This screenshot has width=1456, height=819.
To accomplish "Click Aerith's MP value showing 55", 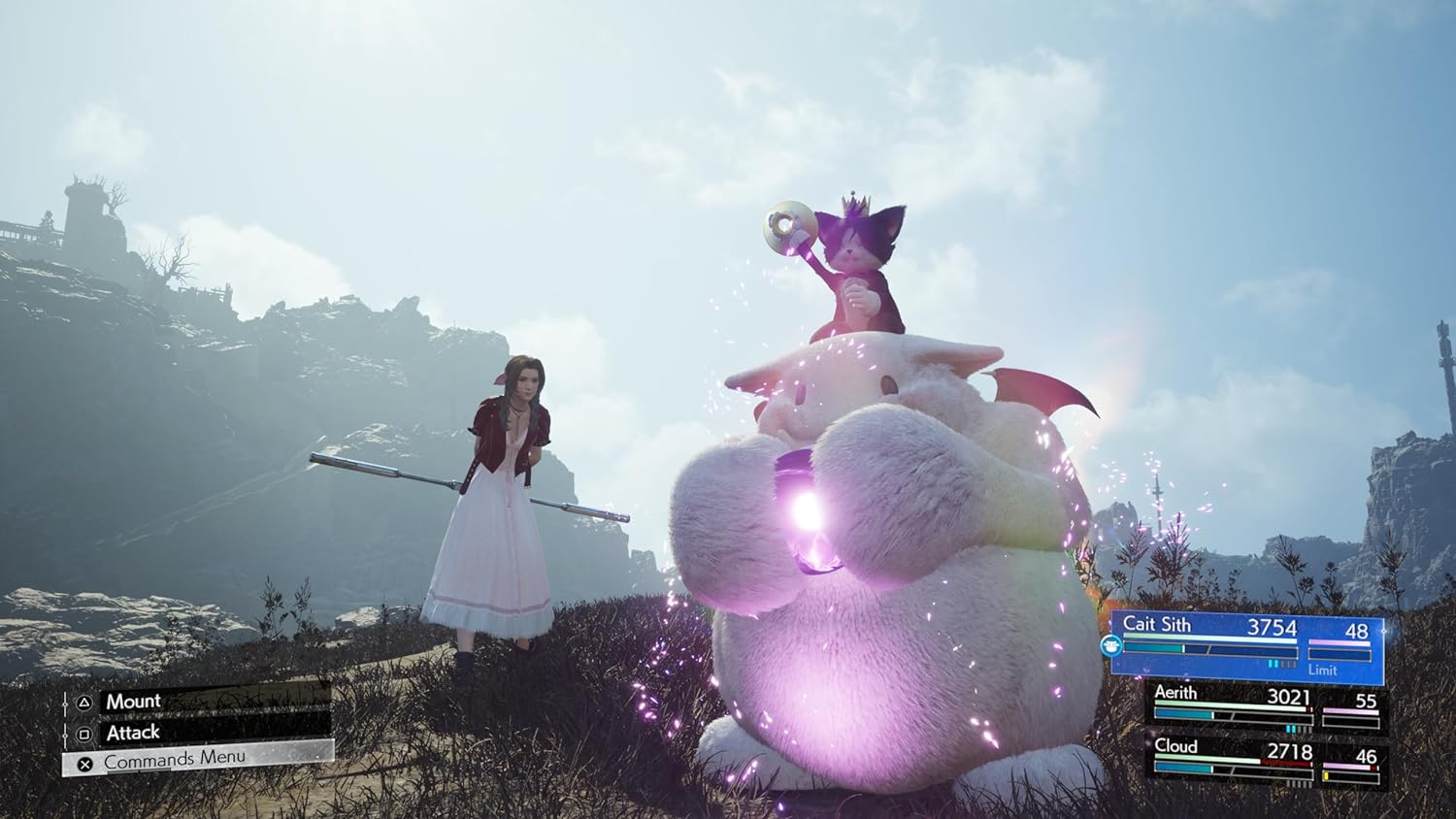I will click(x=1366, y=702).
